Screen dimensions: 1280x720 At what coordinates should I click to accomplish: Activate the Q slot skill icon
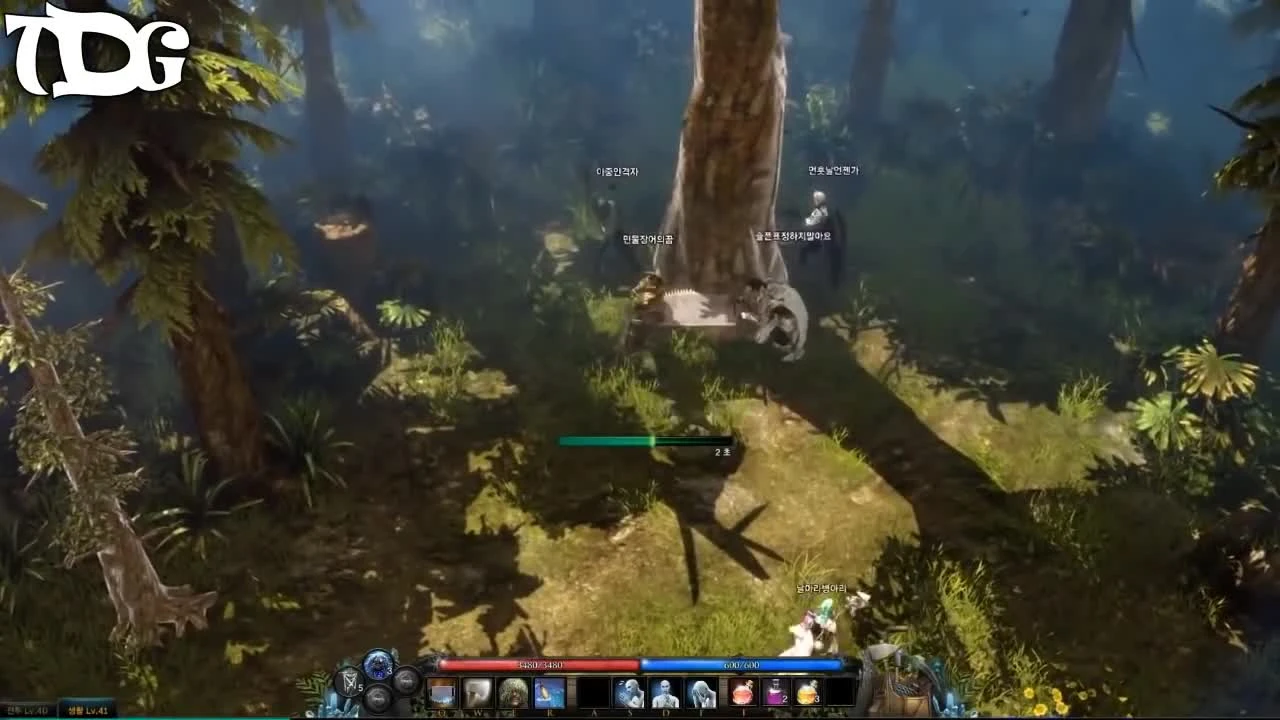pyautogui.click(x=441, y=691)
